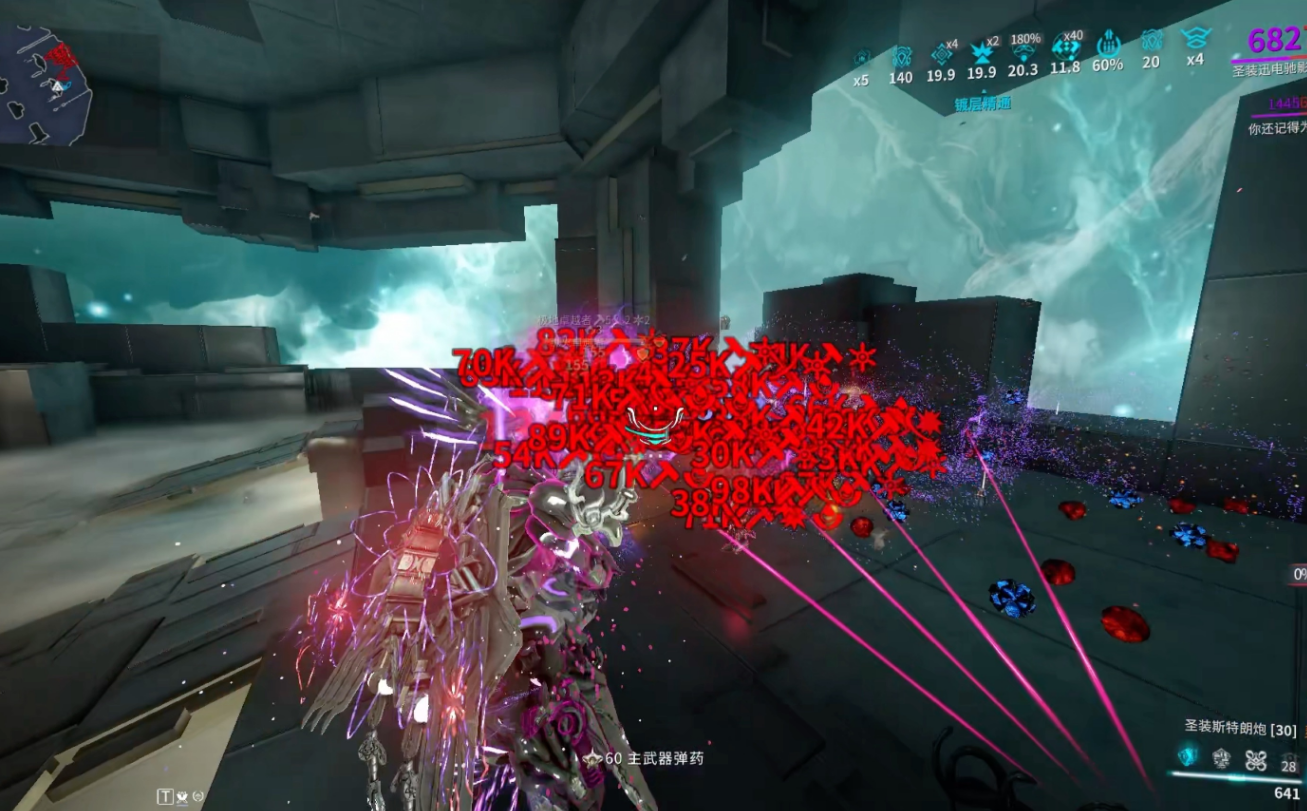Click the buff icon showing 140
This screenshot has height=811, width=1307.
[x=900, y=56]
